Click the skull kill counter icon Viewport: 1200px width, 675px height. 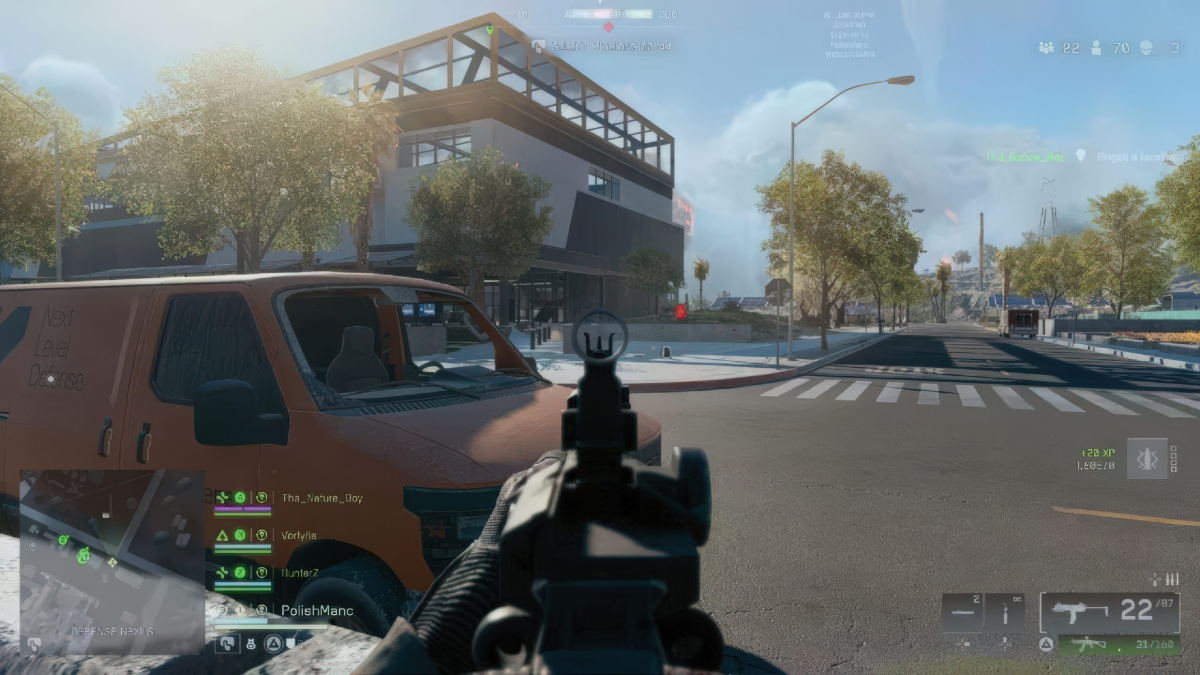(x=1145, y=47)
